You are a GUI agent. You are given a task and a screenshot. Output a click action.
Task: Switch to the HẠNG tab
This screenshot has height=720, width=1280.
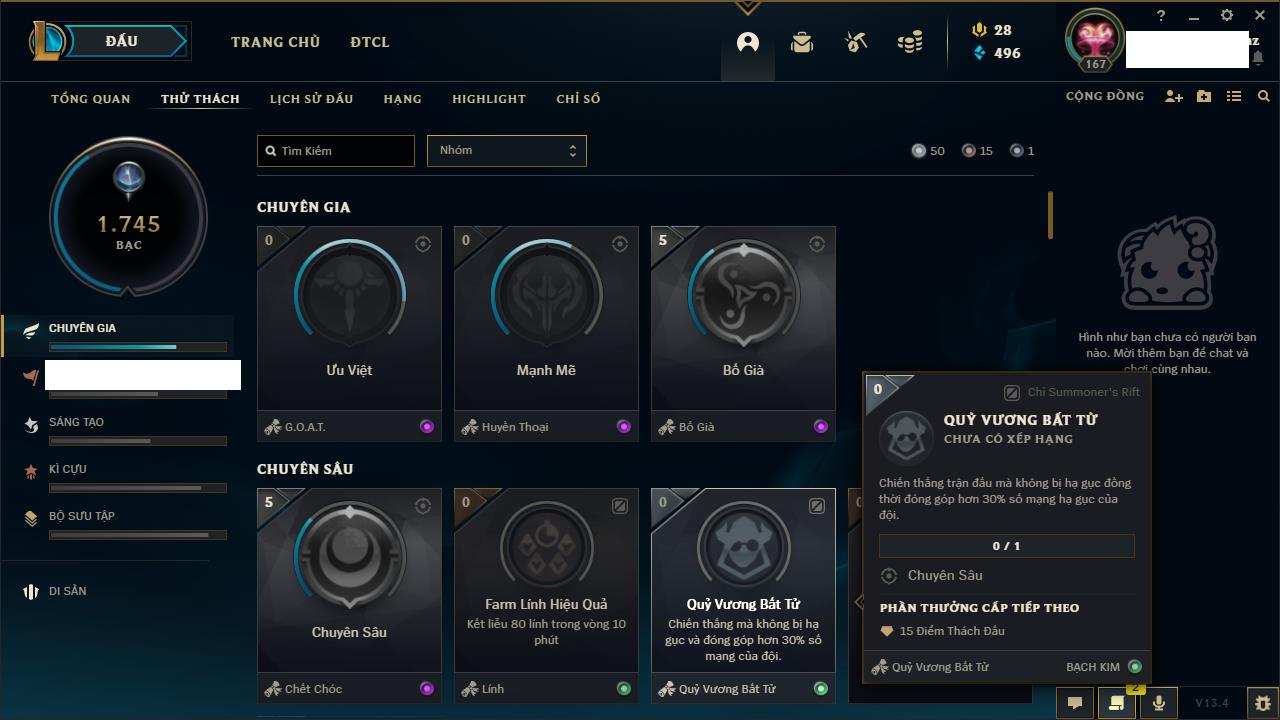[x=402, y=99]
